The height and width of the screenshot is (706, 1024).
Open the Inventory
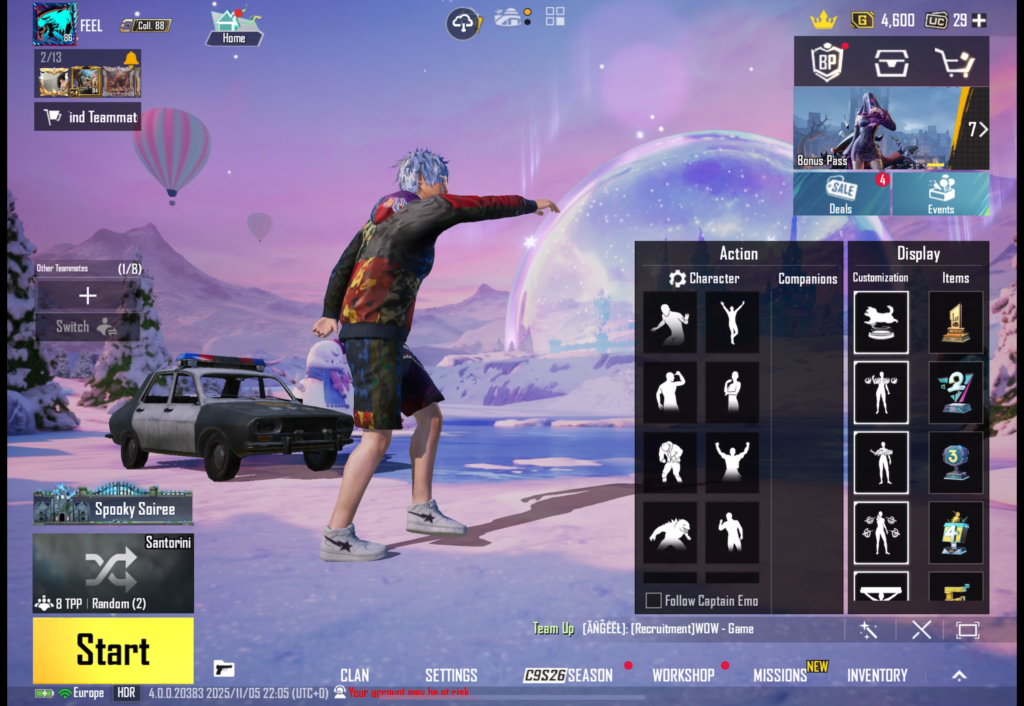point(877,675)
